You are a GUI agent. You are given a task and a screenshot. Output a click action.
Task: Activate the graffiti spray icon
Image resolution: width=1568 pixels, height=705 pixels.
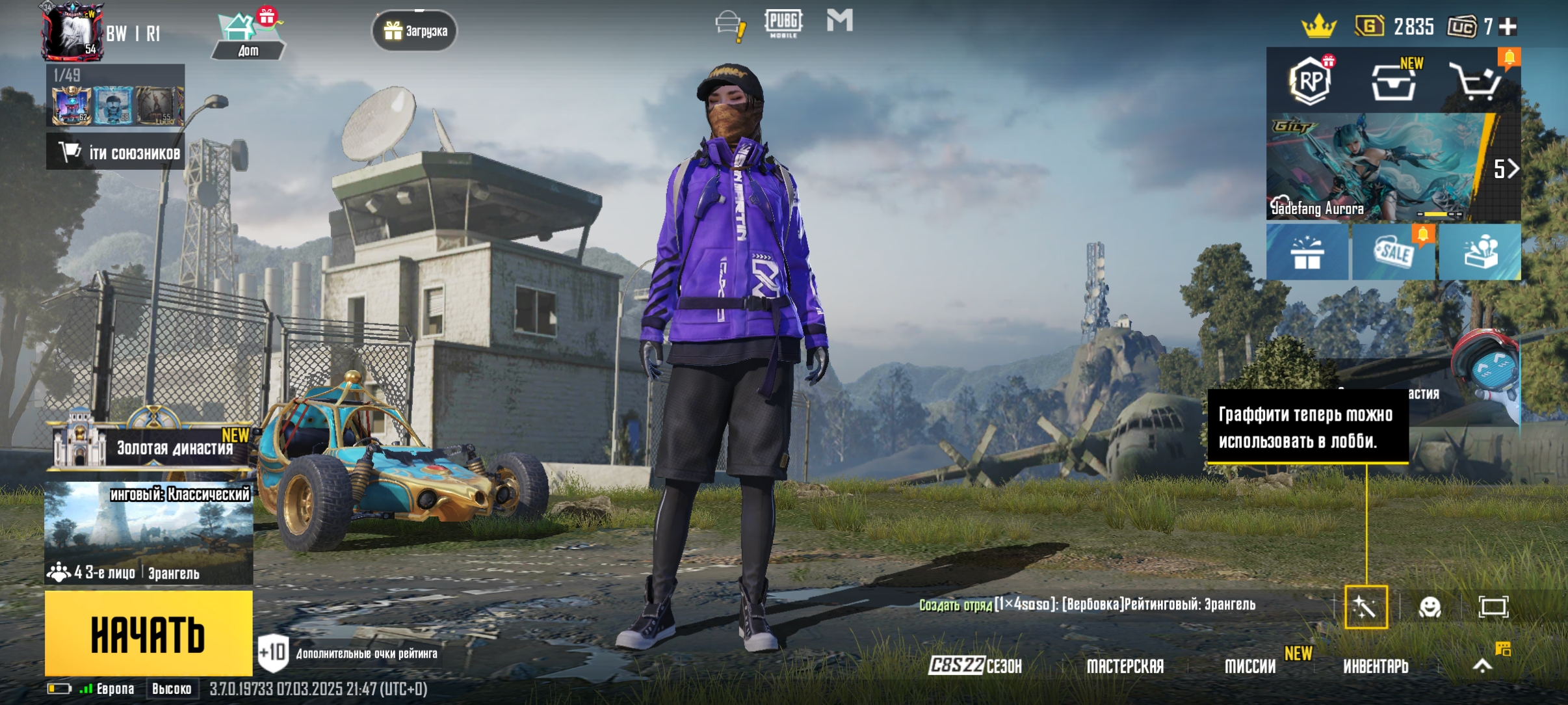coord(1366,607)
